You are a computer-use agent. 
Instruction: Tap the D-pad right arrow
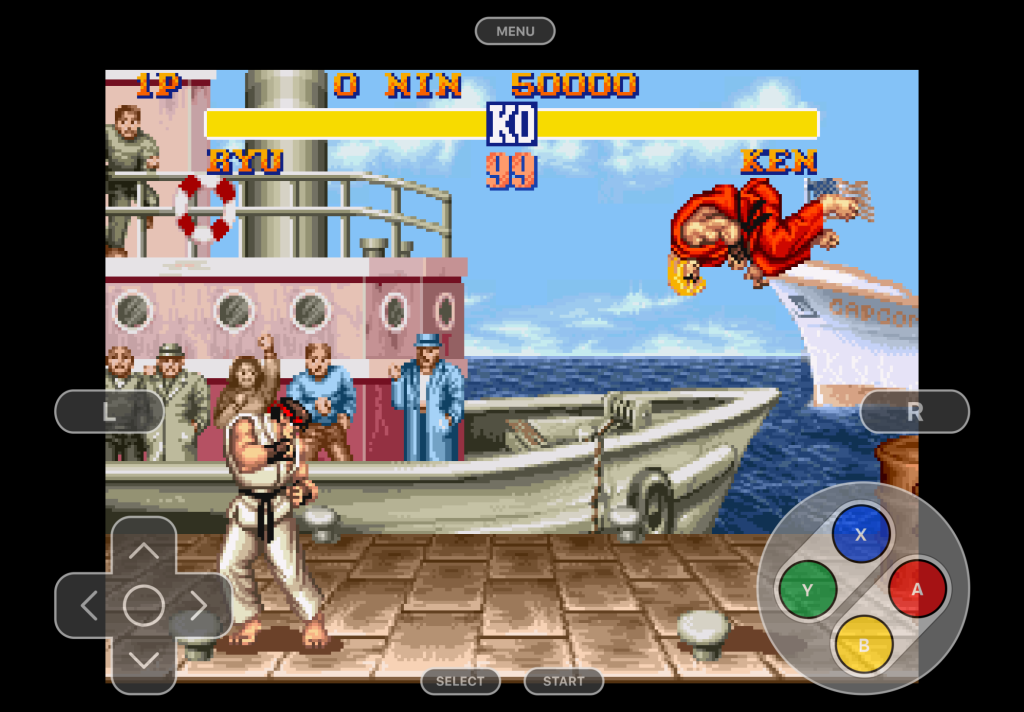(x=199, y=605)
